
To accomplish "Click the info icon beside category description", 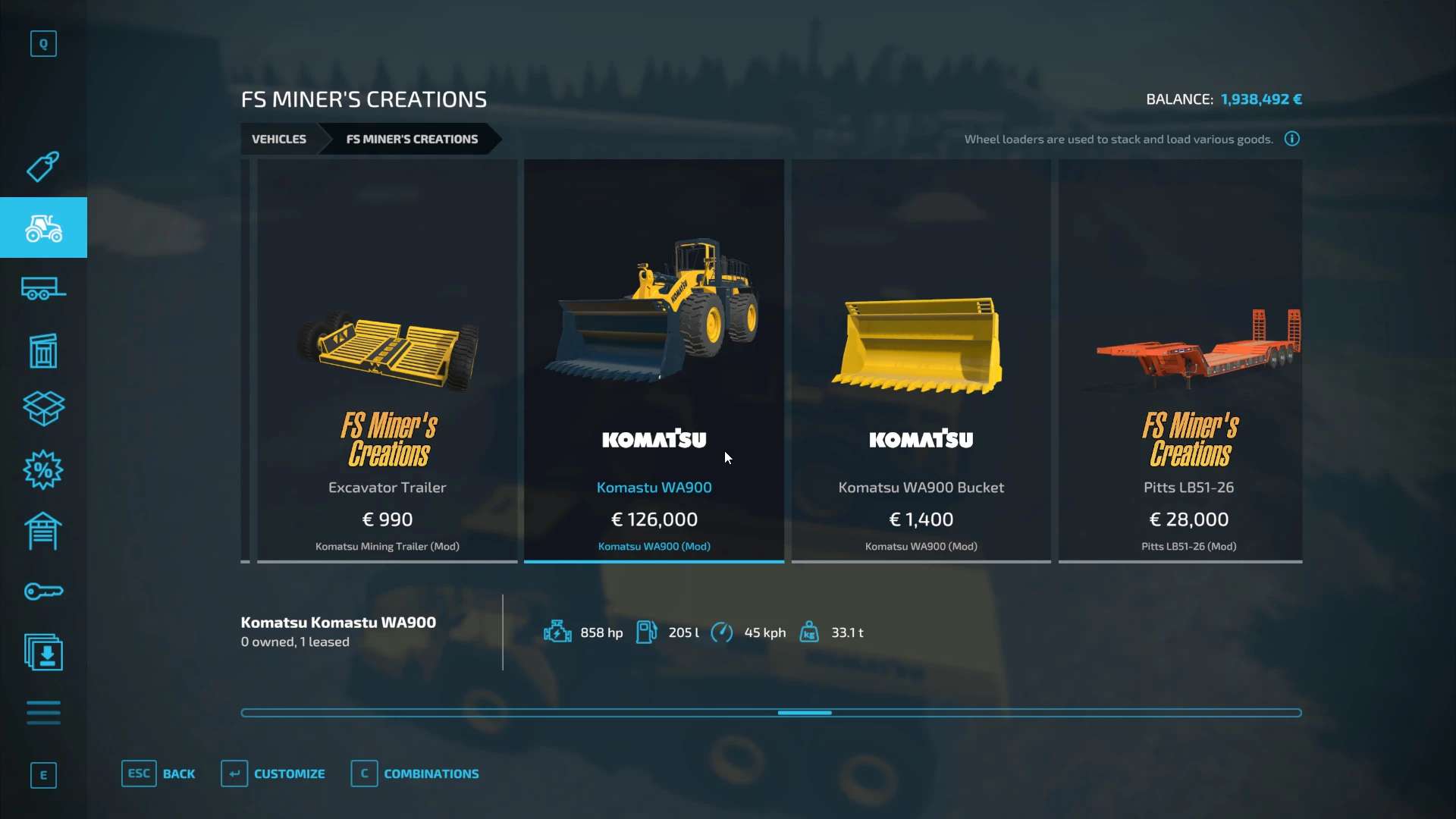I will pos(1292,139).
